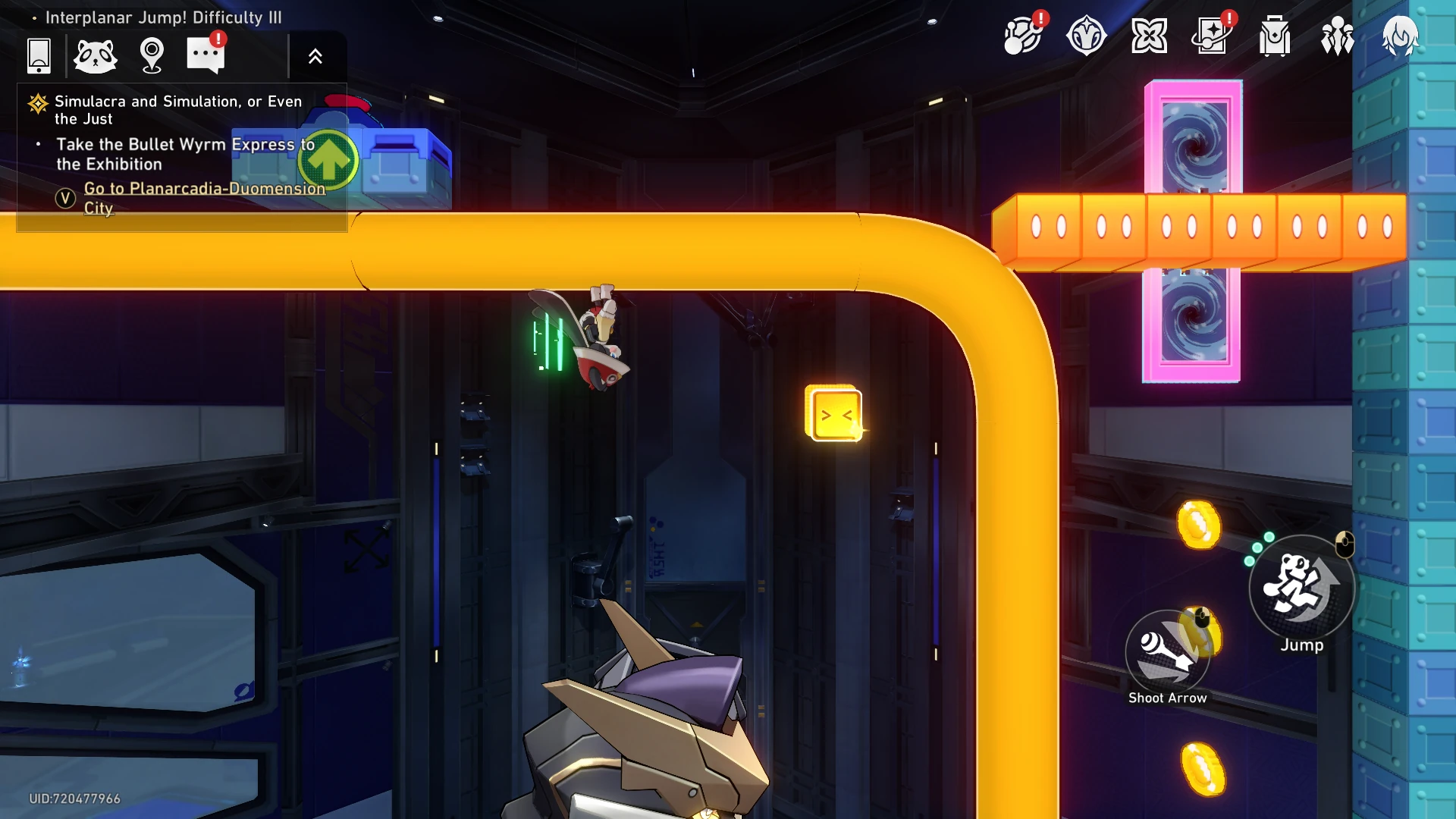The width and height of the screenshot is (1456, 819).
Task: Open the four-petal knot icon
Action: [1149, 36]
